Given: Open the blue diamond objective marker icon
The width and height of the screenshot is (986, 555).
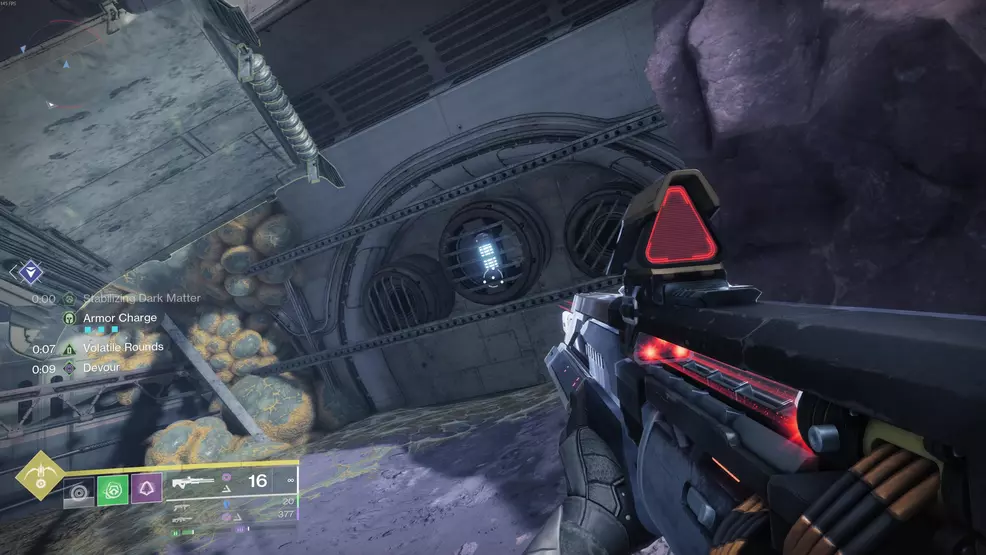Looking at the screenshot, I should pos(31,269).
